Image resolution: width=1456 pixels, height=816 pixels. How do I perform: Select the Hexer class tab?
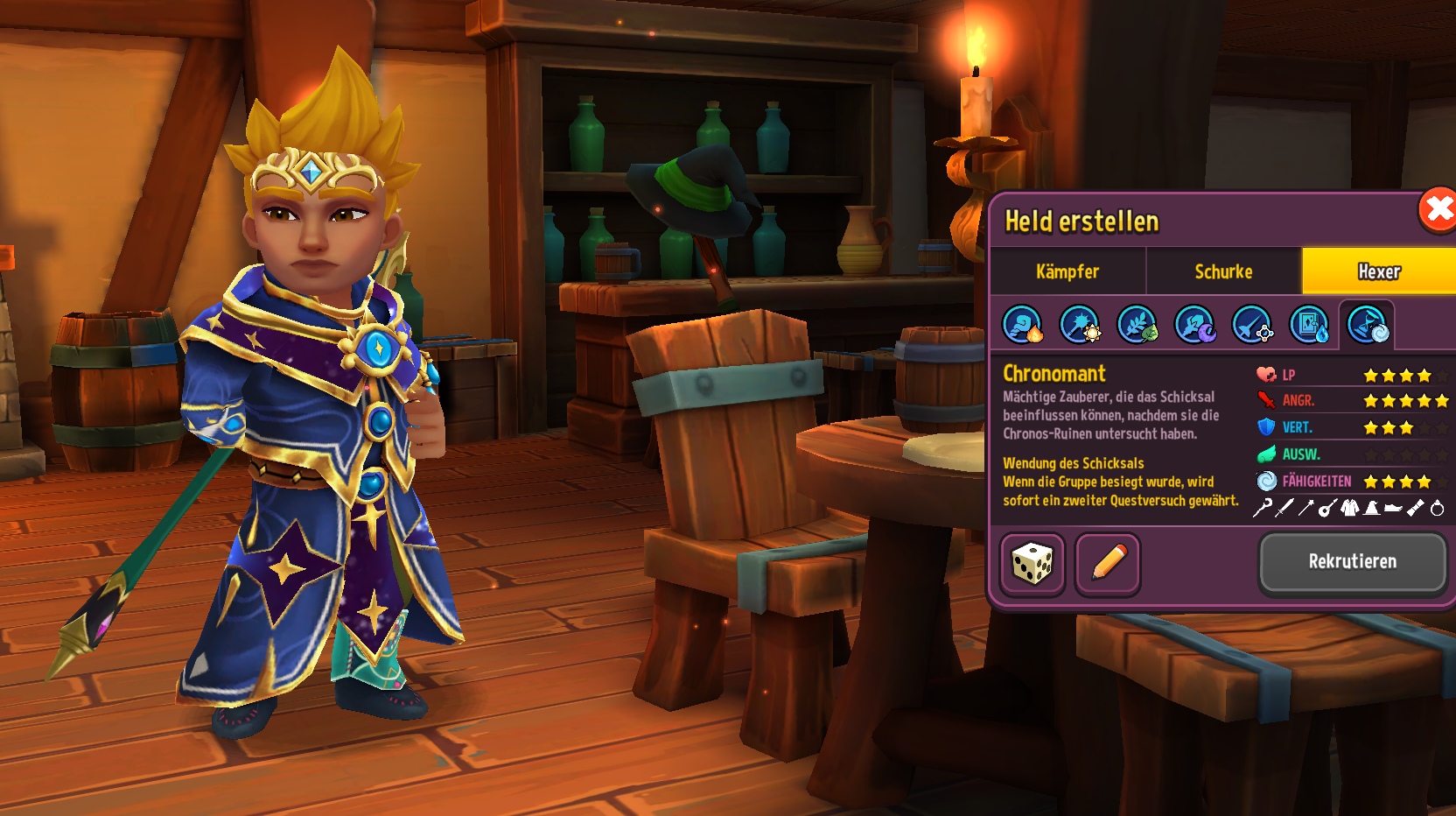pos(1378,271)
